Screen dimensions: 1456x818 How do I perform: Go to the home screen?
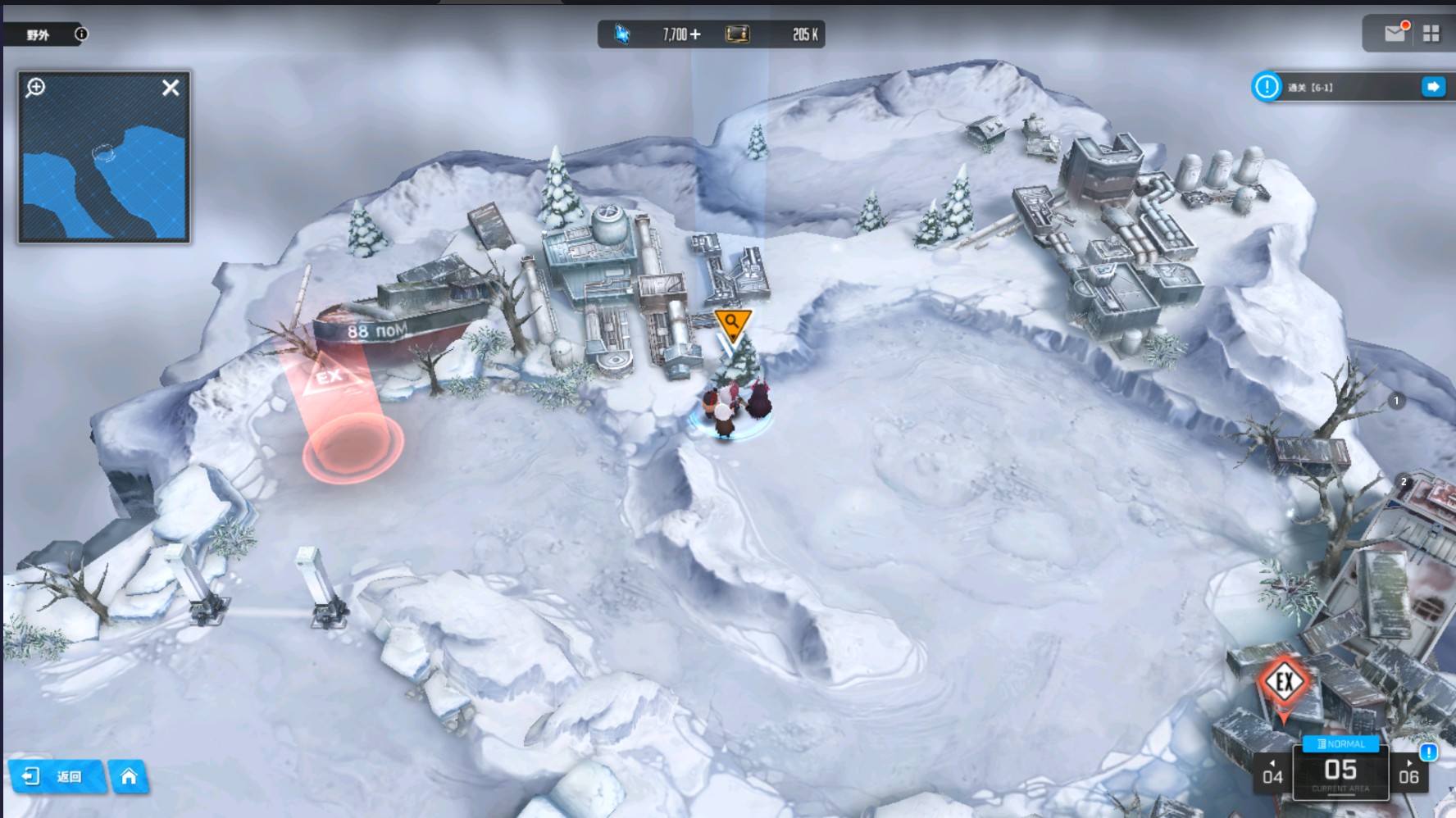coord(129,776)
